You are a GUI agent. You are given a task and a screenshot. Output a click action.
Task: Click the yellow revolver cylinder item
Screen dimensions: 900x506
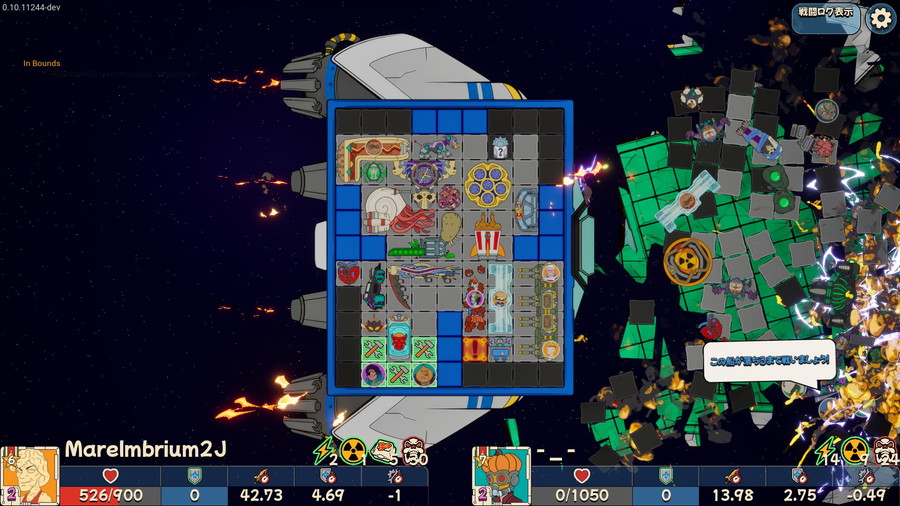pos(488,183)
